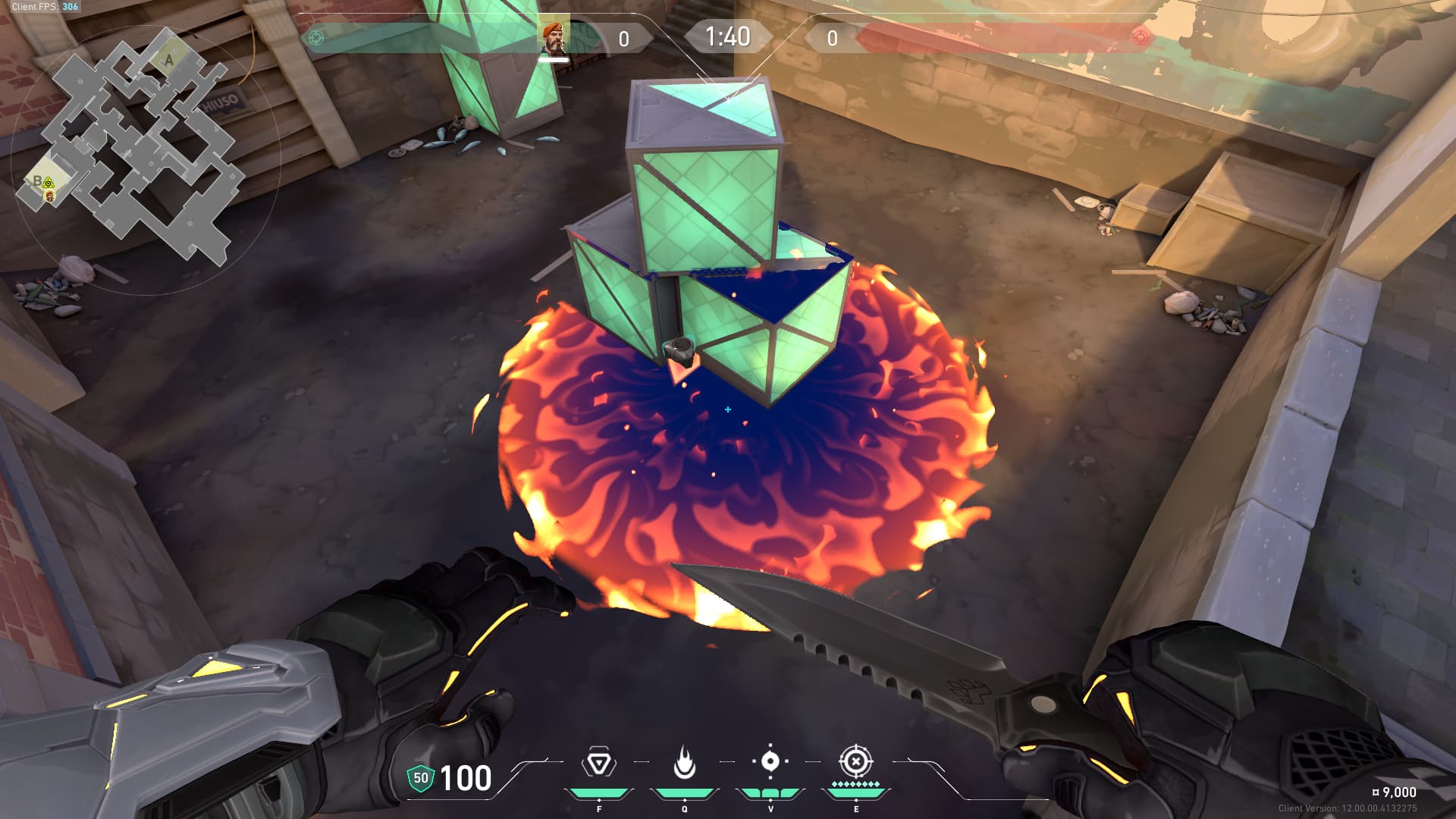Activate the Stim Beacon ability icon
The image size is (1456, 819).
click(599, 763)
